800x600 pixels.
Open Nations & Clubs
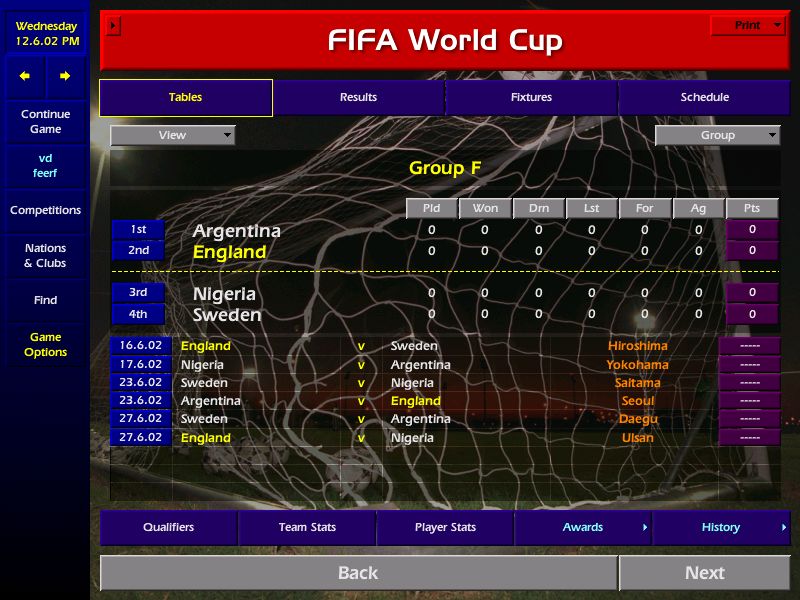click(x=45, y=256)
